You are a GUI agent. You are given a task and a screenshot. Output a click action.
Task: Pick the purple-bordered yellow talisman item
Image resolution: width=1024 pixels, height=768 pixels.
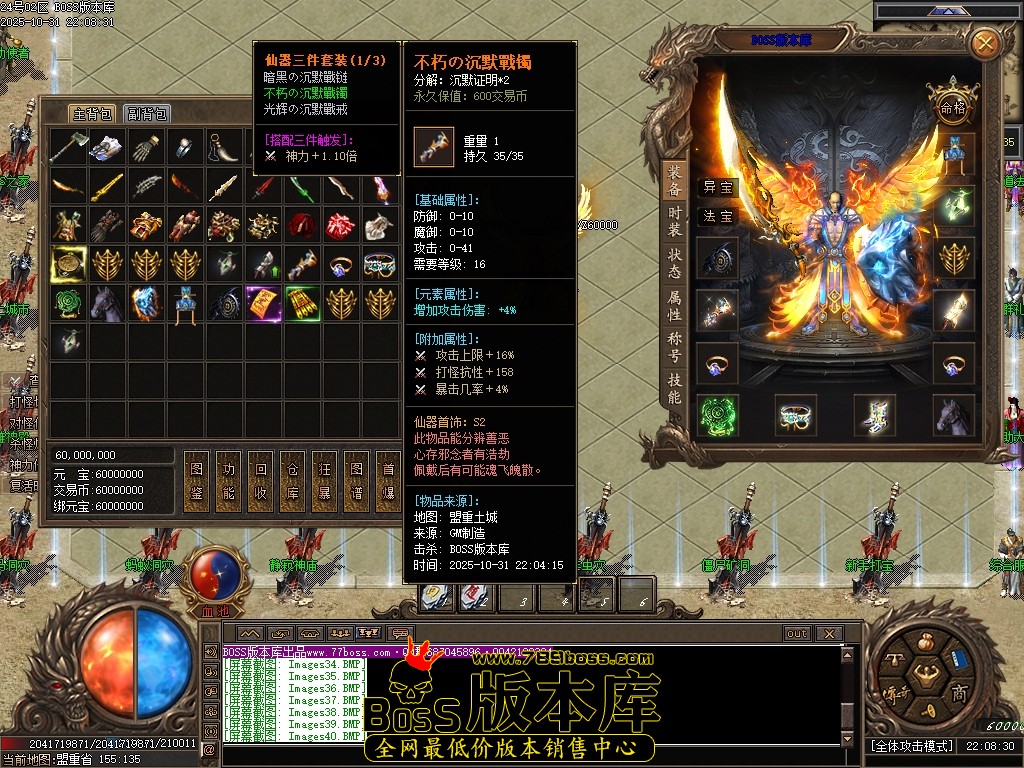pyautogui.click(x=264, y=302)
